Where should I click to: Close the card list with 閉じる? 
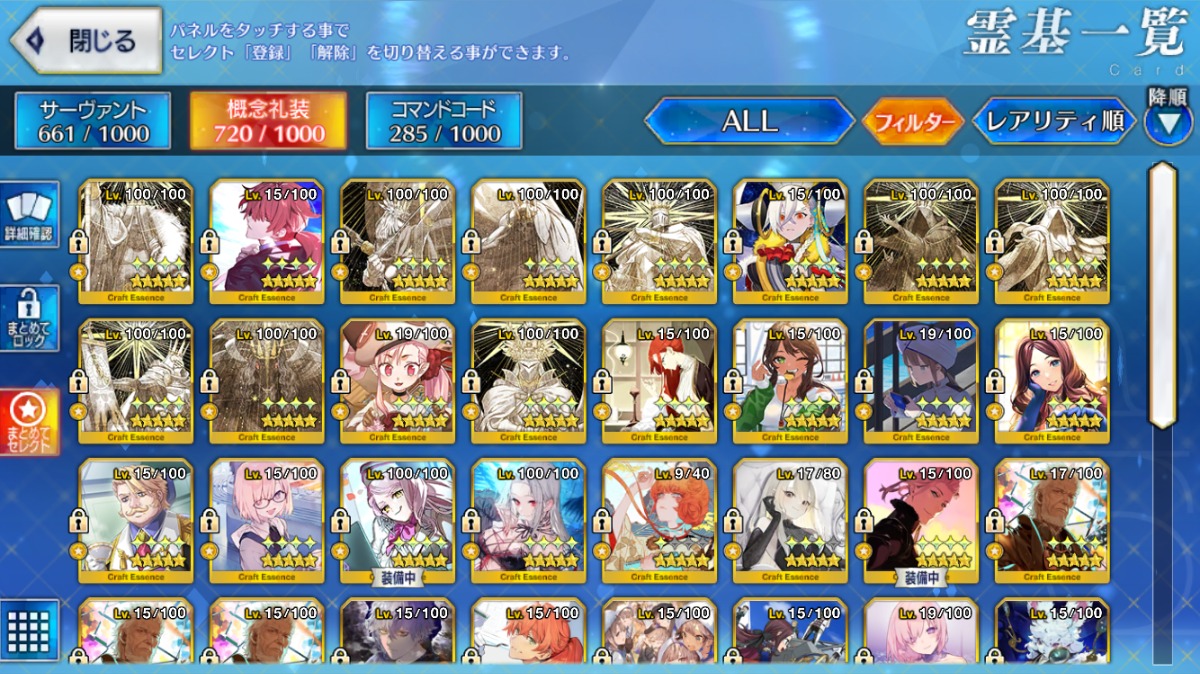coord(86,41)
